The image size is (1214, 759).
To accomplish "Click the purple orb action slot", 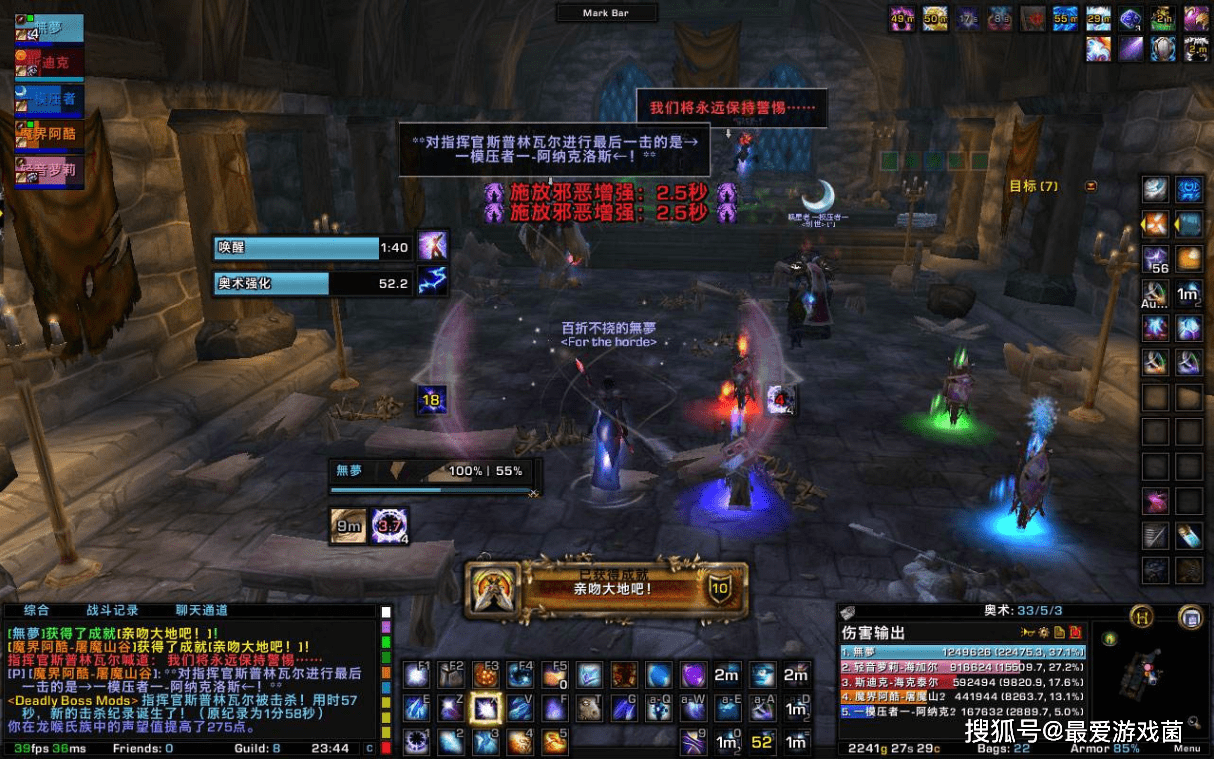I will 693,675.
